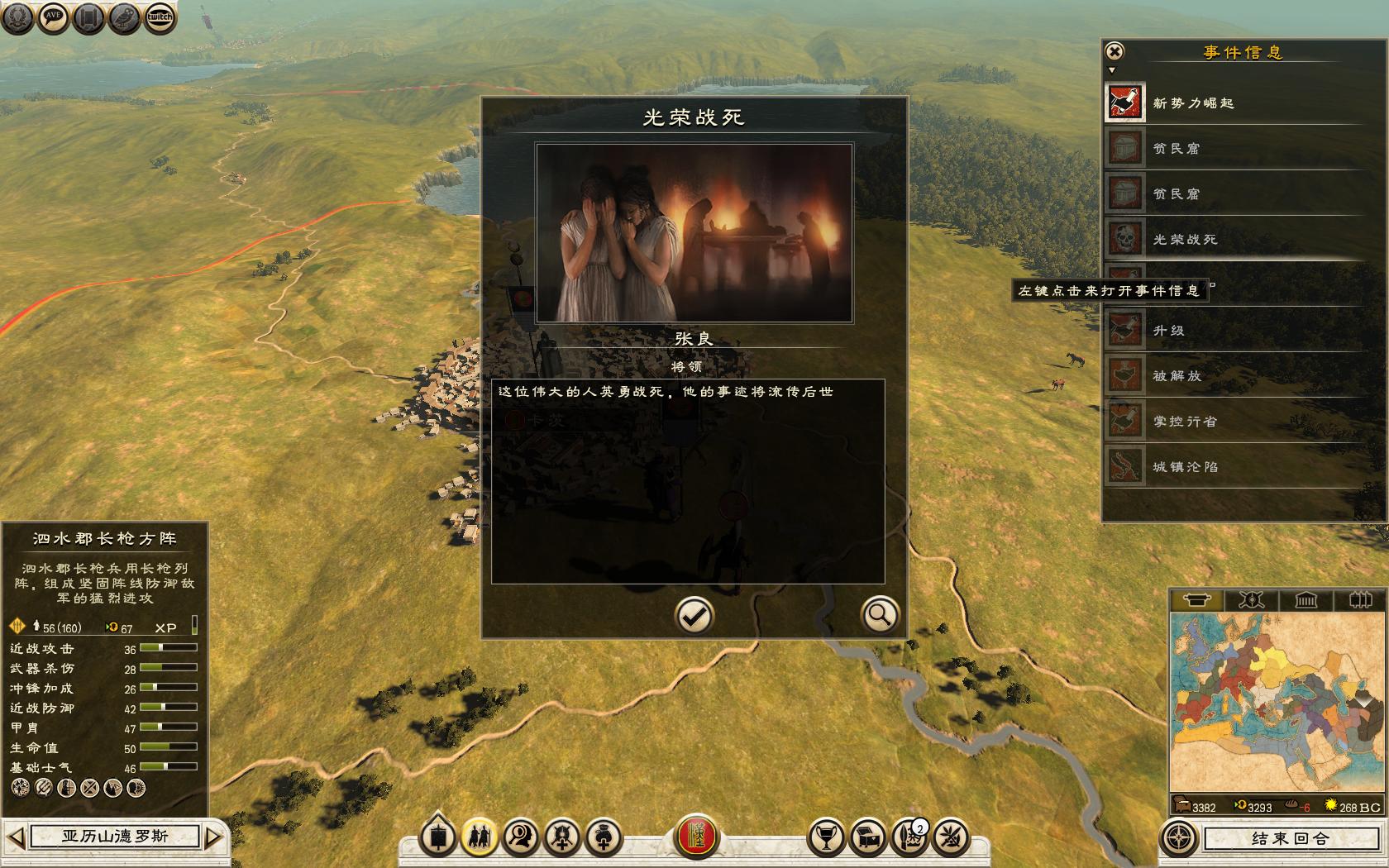Open the crossed swords button in bottom bar
This screenshot has height=868, width=1389.
(x=951, y=837)
